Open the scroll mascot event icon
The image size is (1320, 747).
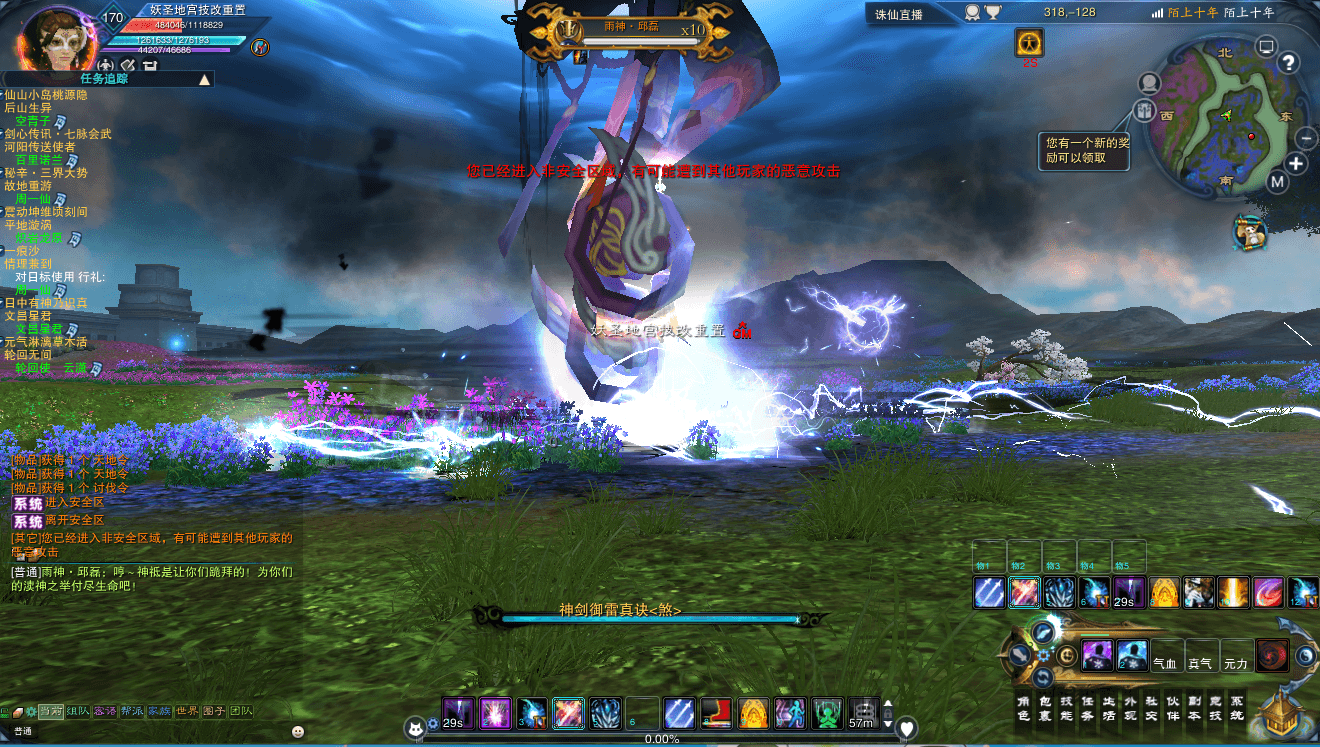pyautogui.click(x=1248, y=232)
